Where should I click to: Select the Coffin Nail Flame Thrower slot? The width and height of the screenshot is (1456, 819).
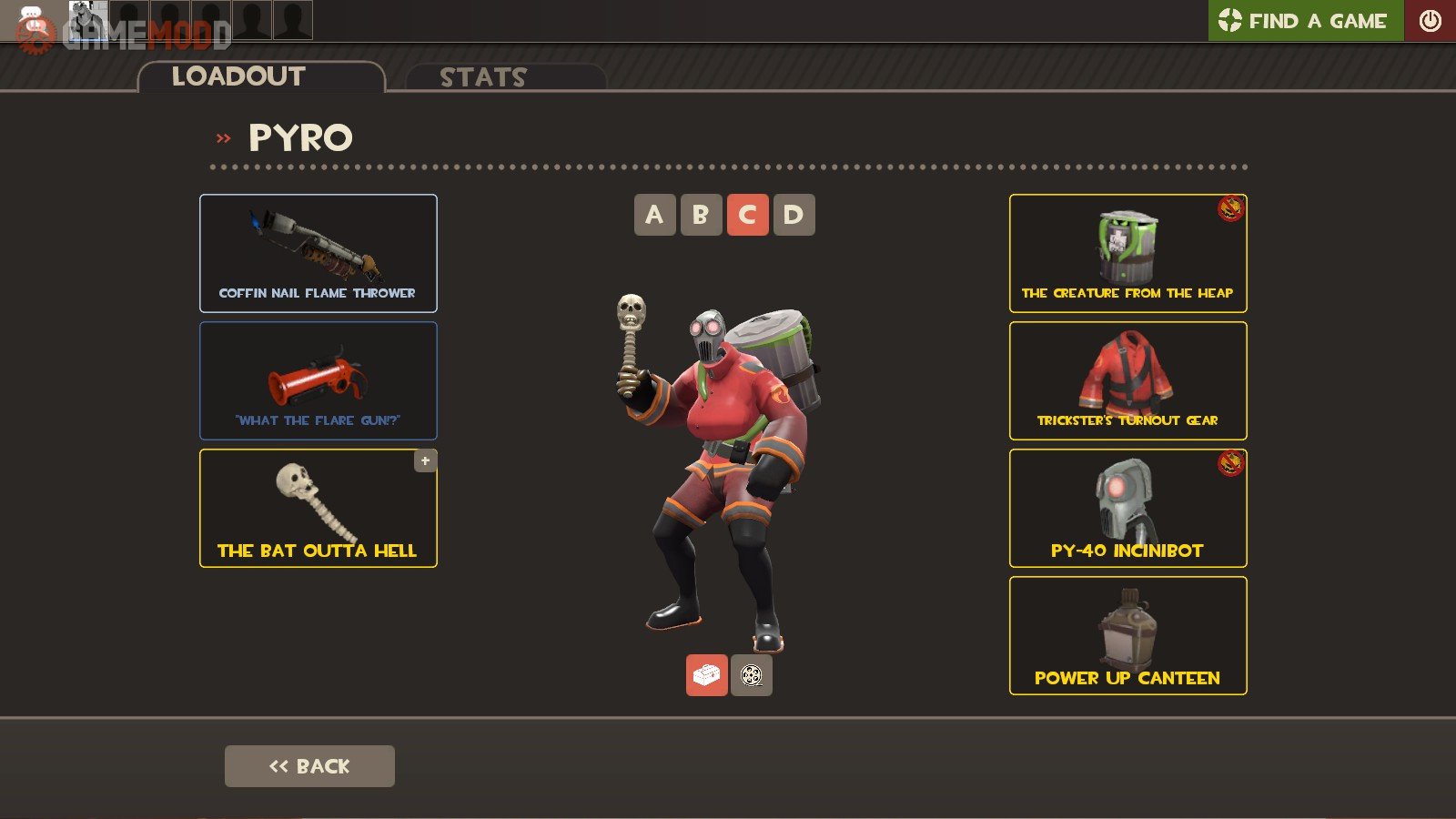[318, 253]
